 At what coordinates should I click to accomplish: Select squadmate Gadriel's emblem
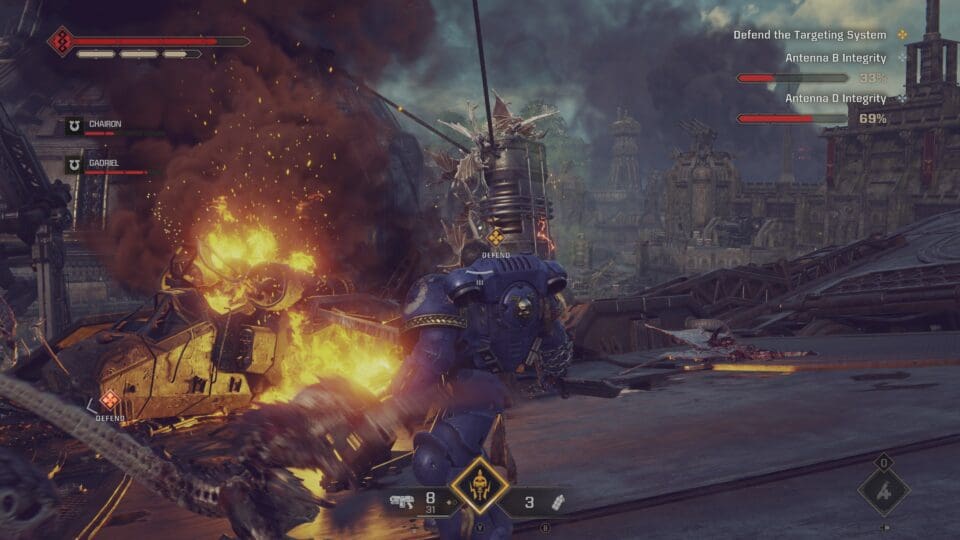click(x=74, y=165)
